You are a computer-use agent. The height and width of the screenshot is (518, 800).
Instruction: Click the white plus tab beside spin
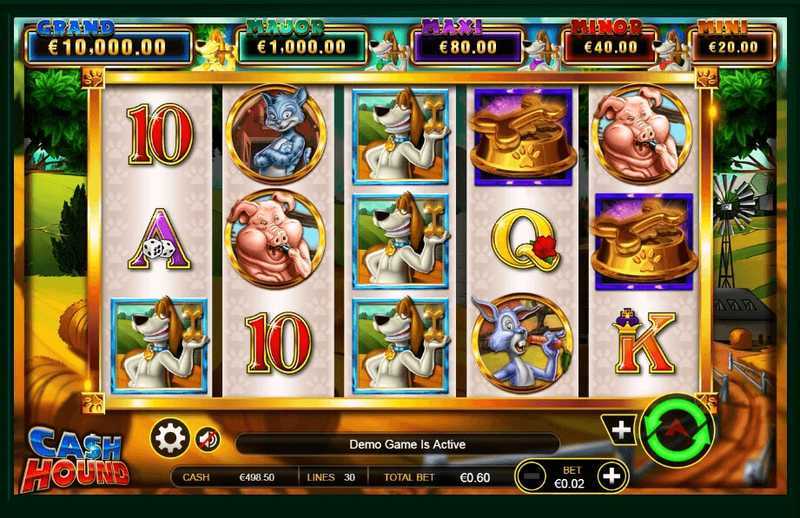coord(621,430)
